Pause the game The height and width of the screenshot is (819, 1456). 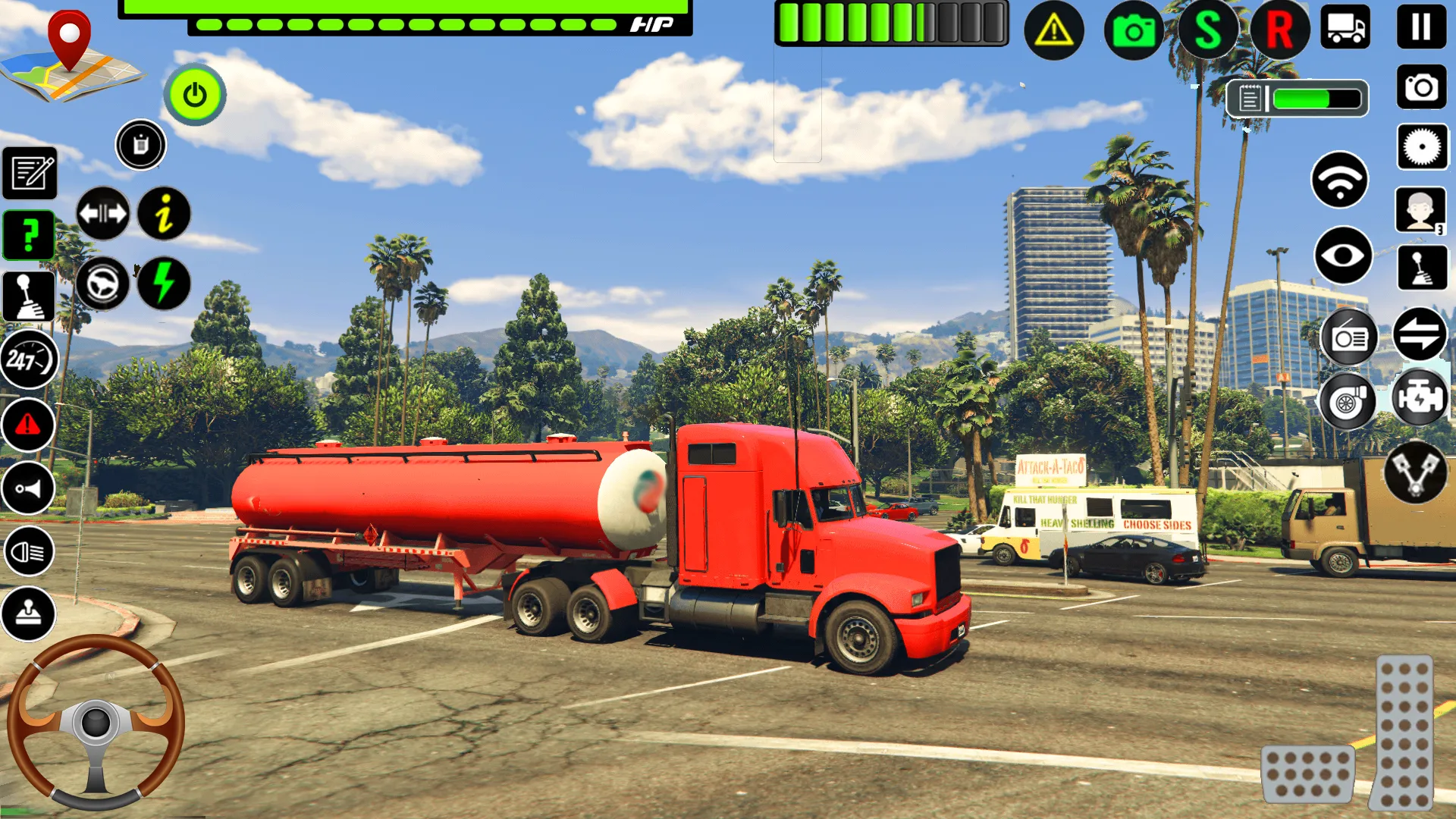pyautogui.click(x=1421, y=27)
